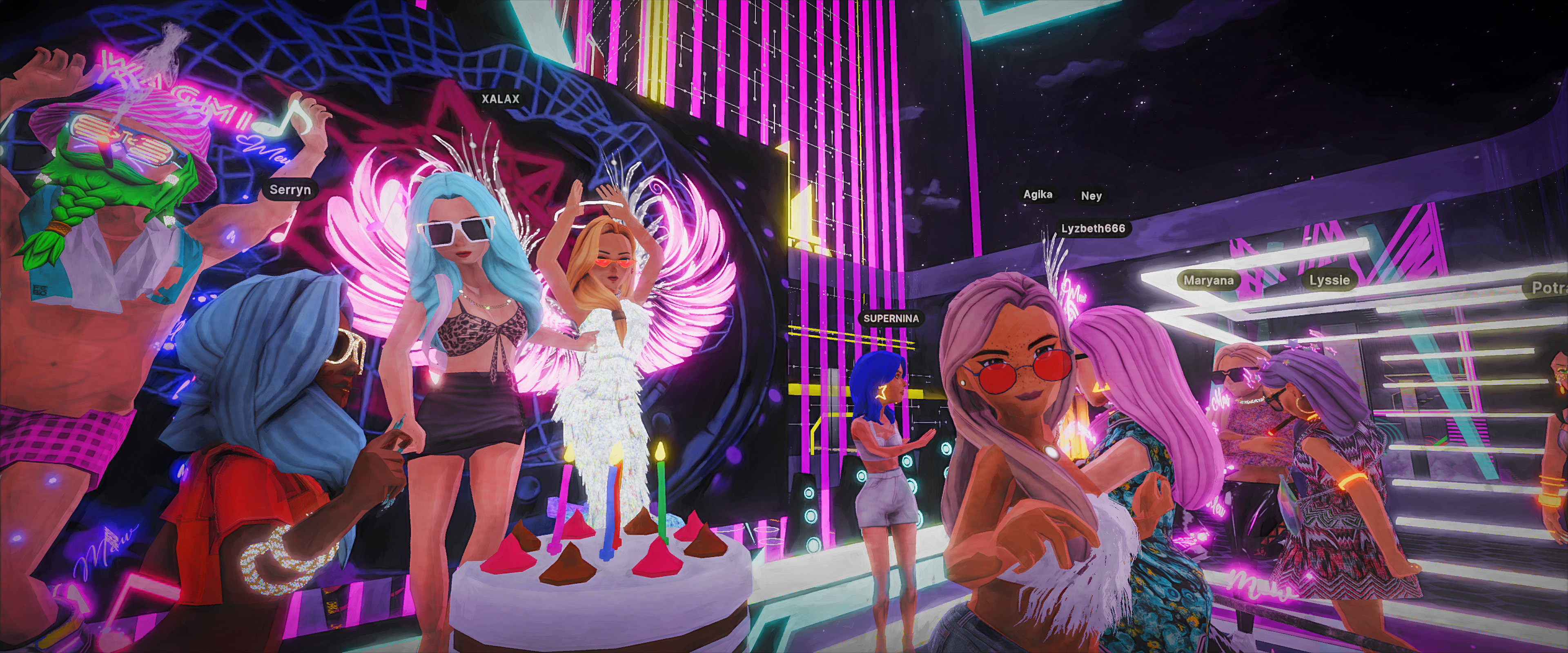Select the Lyssie nametag
The image size is (1568, 653).
[1330, 280]
